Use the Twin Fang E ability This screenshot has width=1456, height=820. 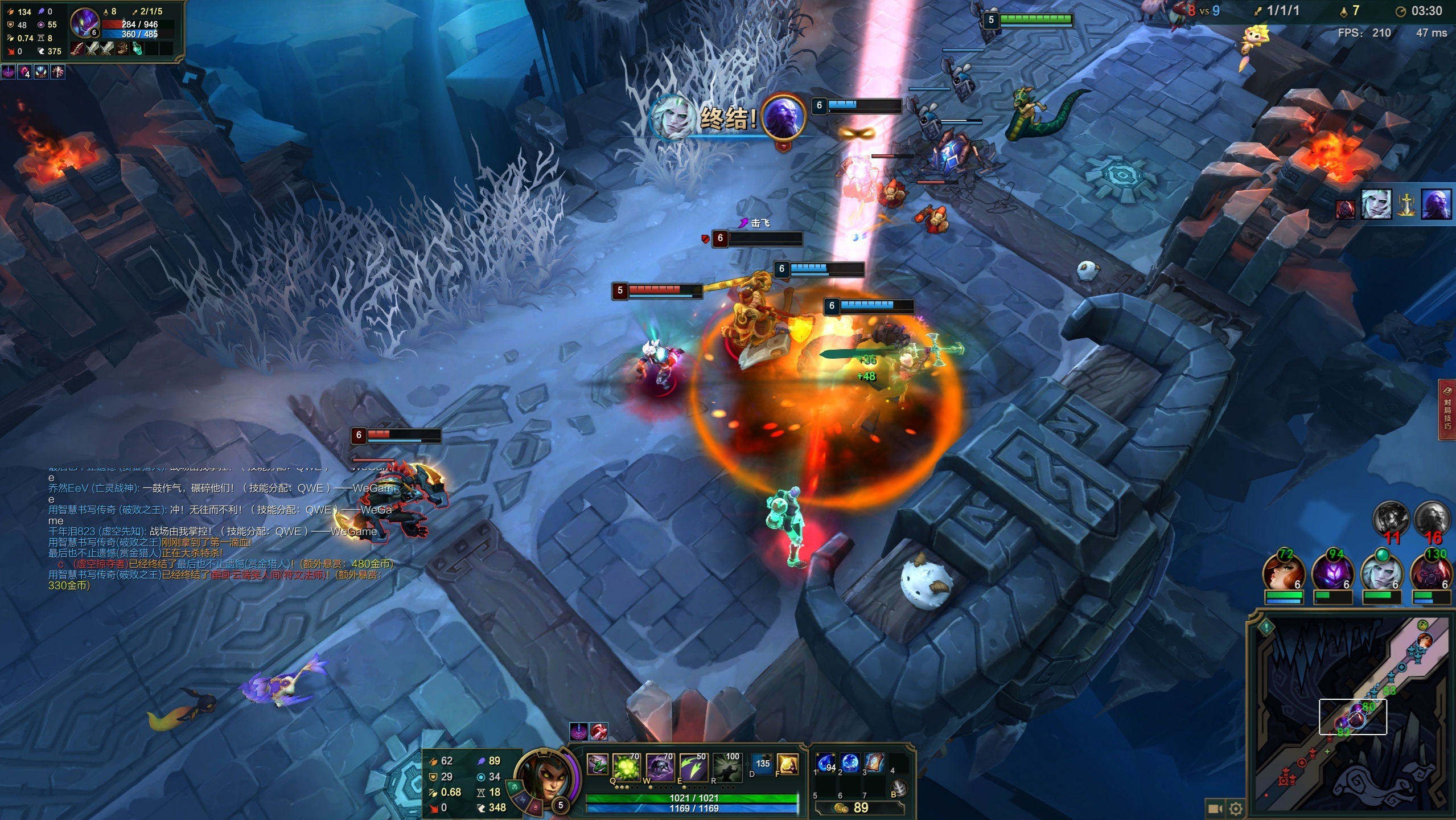coord(693,766)
